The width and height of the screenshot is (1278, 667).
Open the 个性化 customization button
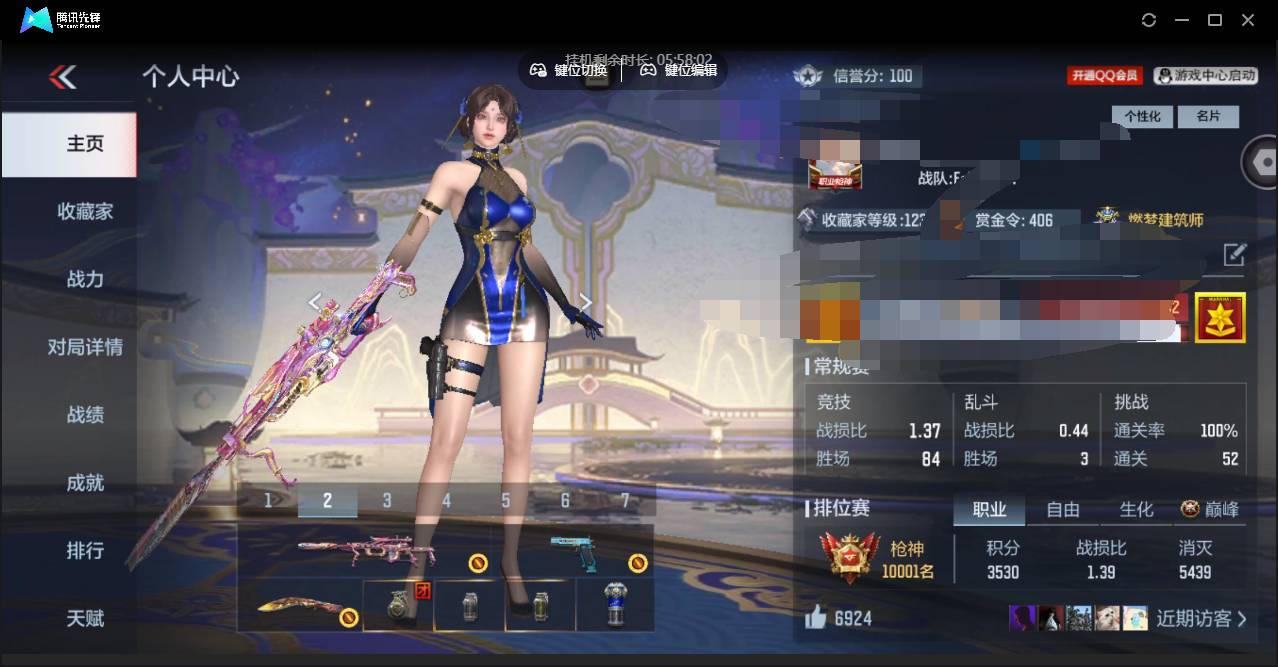pyautogui.click(x=1142, y=116)
